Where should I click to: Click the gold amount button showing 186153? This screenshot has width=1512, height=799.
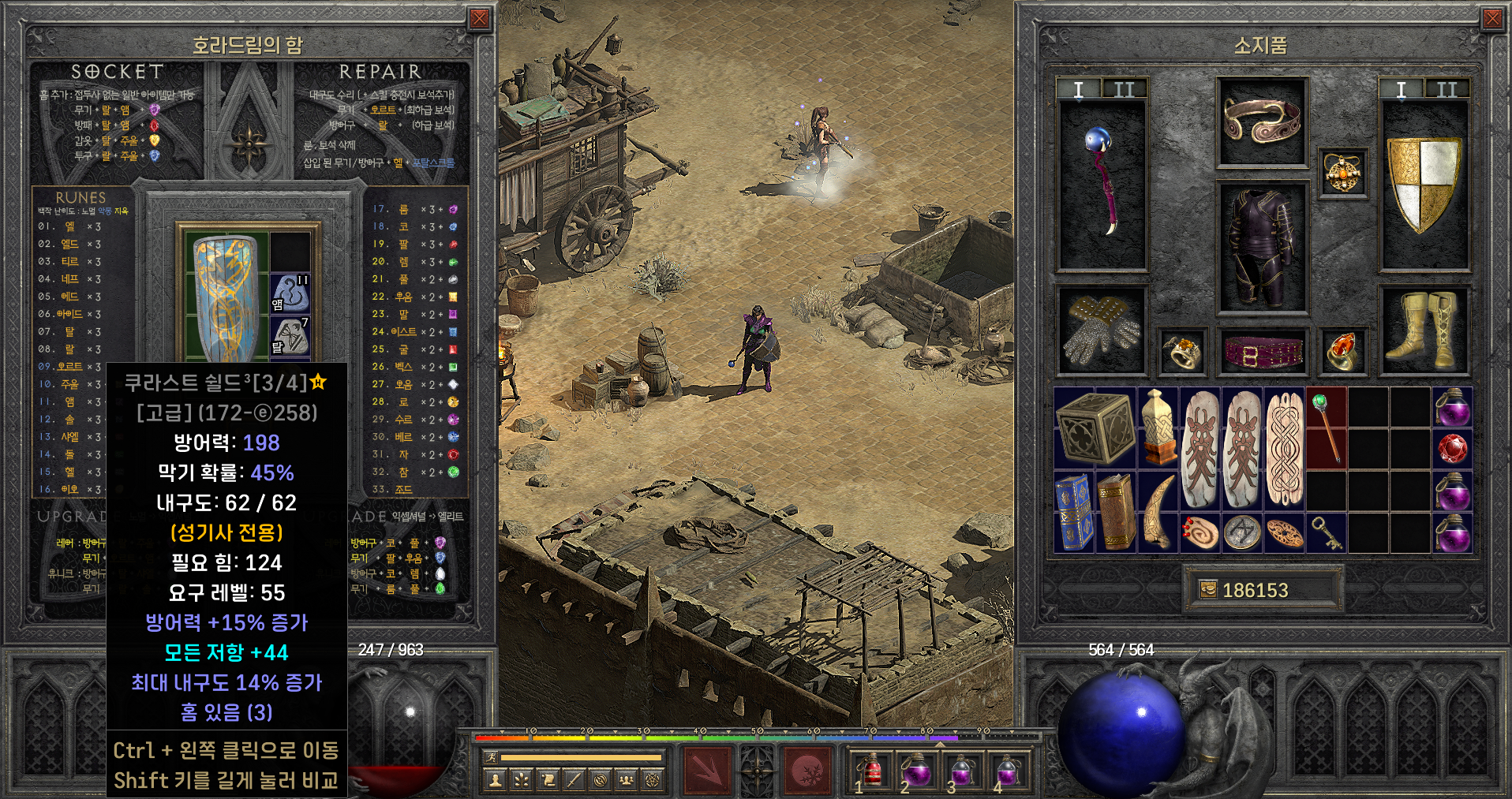1262,590
